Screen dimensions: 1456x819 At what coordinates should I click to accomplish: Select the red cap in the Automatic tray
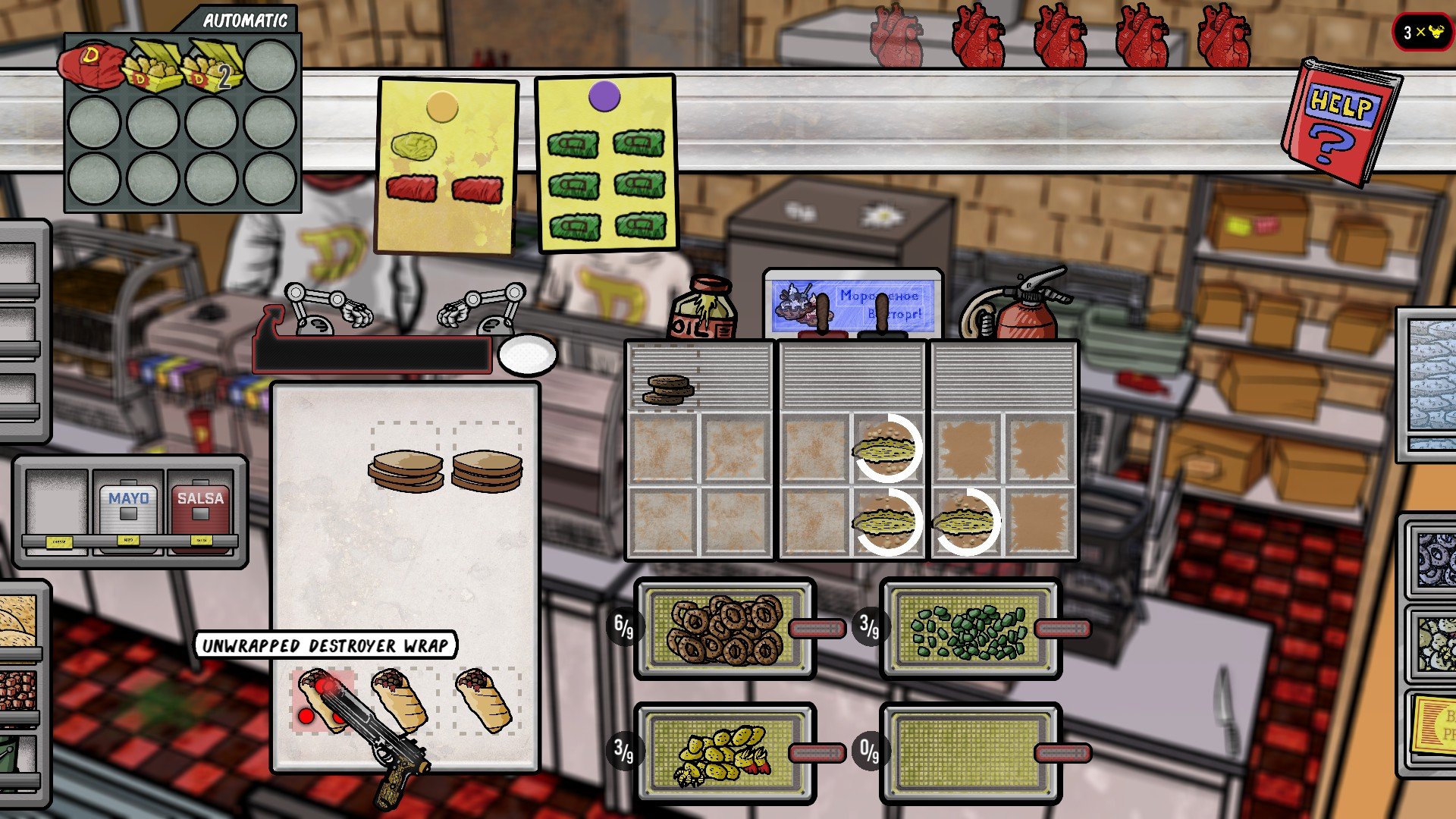click(93, 66)
